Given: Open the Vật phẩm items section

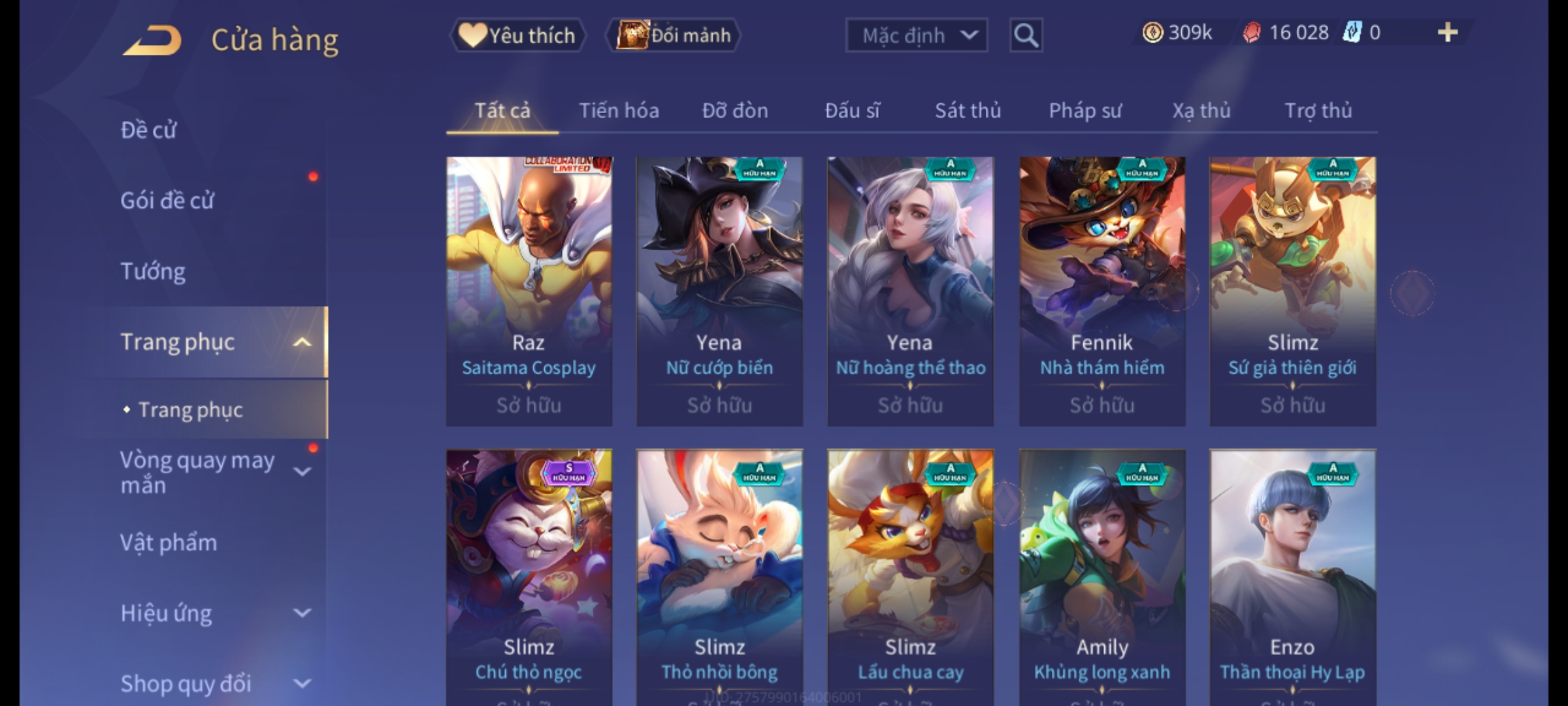Looking at the screenshot, I should 169,543.
